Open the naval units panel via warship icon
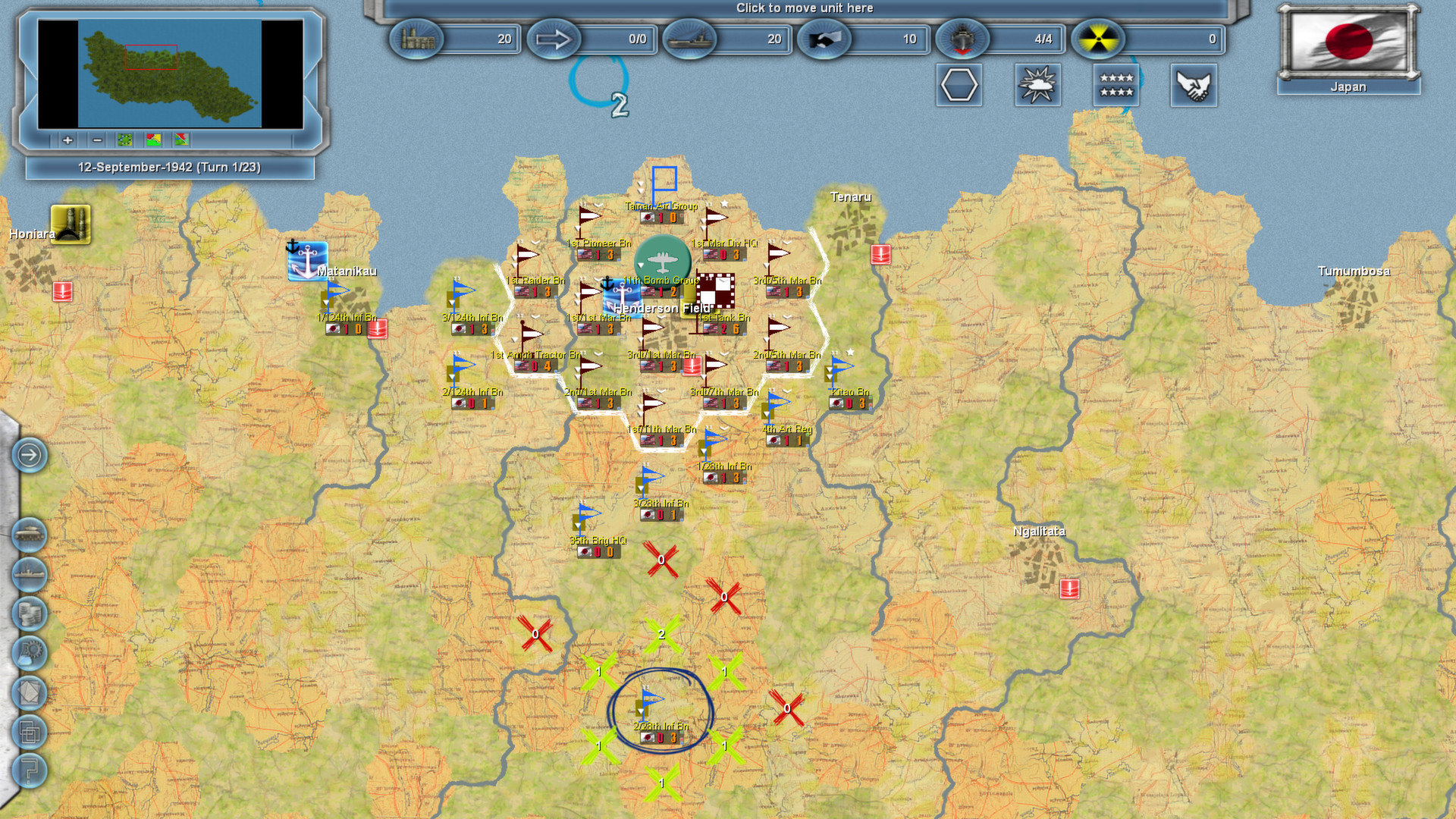The height and width of the screenshot is (819, 1456). pos(29,575)
